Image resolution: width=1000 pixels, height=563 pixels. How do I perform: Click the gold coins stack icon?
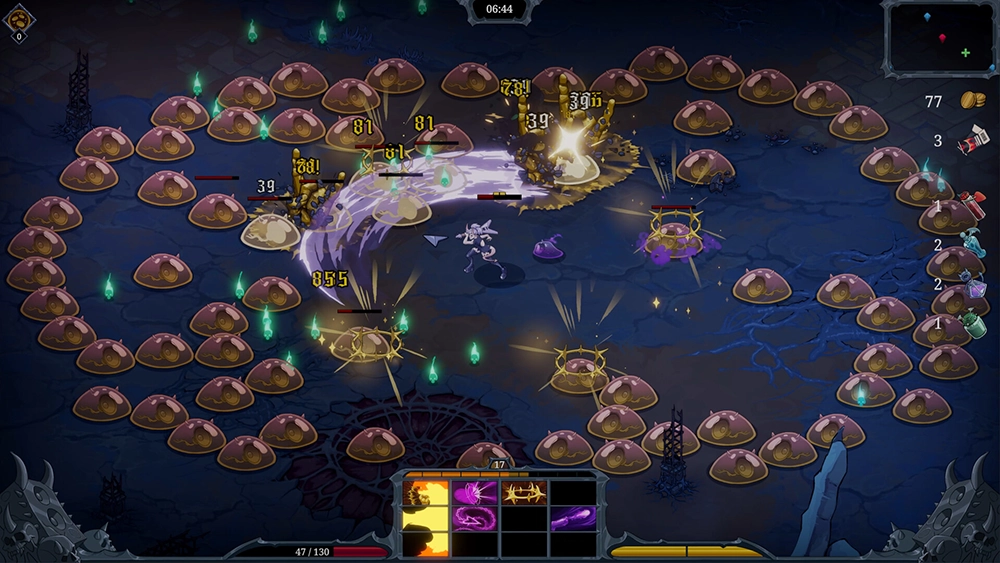click(972, 100)
